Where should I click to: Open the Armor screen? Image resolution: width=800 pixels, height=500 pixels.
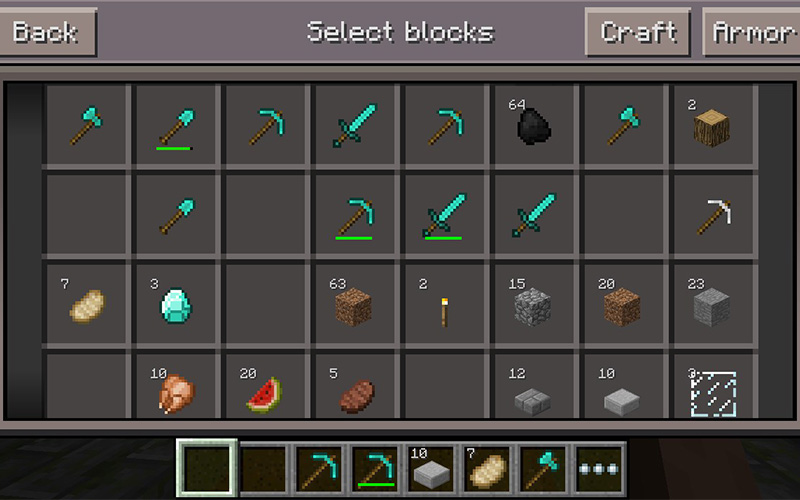point(754,32)
